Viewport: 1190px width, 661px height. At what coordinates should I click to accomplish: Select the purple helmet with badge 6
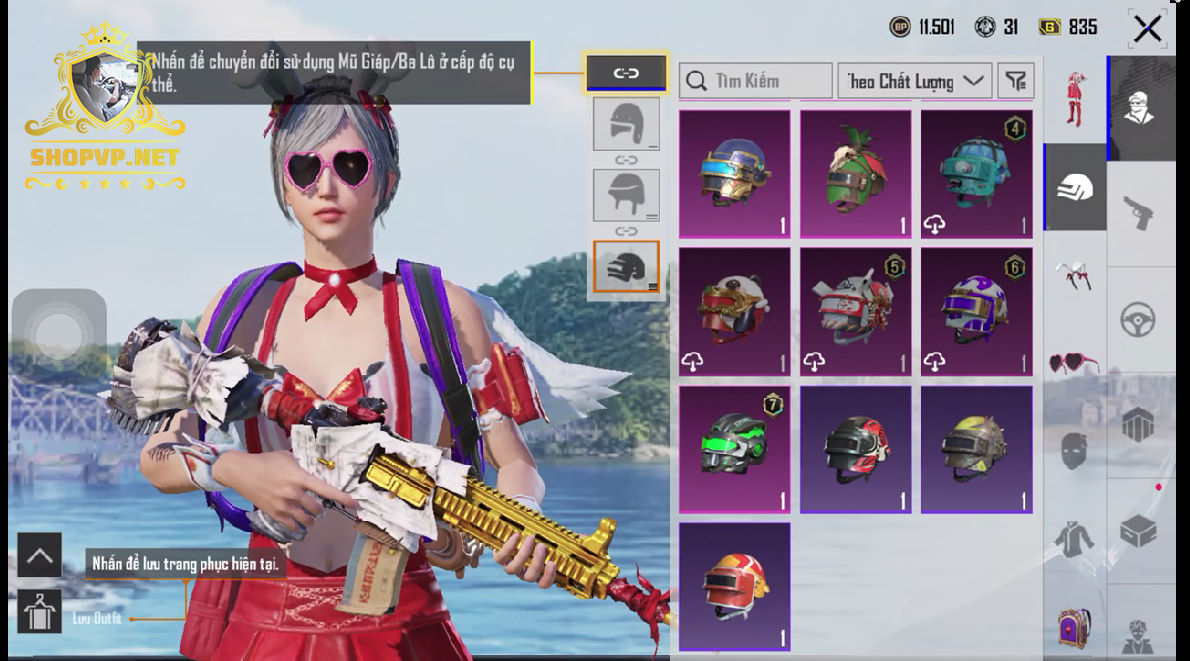(x=977, y=311)
